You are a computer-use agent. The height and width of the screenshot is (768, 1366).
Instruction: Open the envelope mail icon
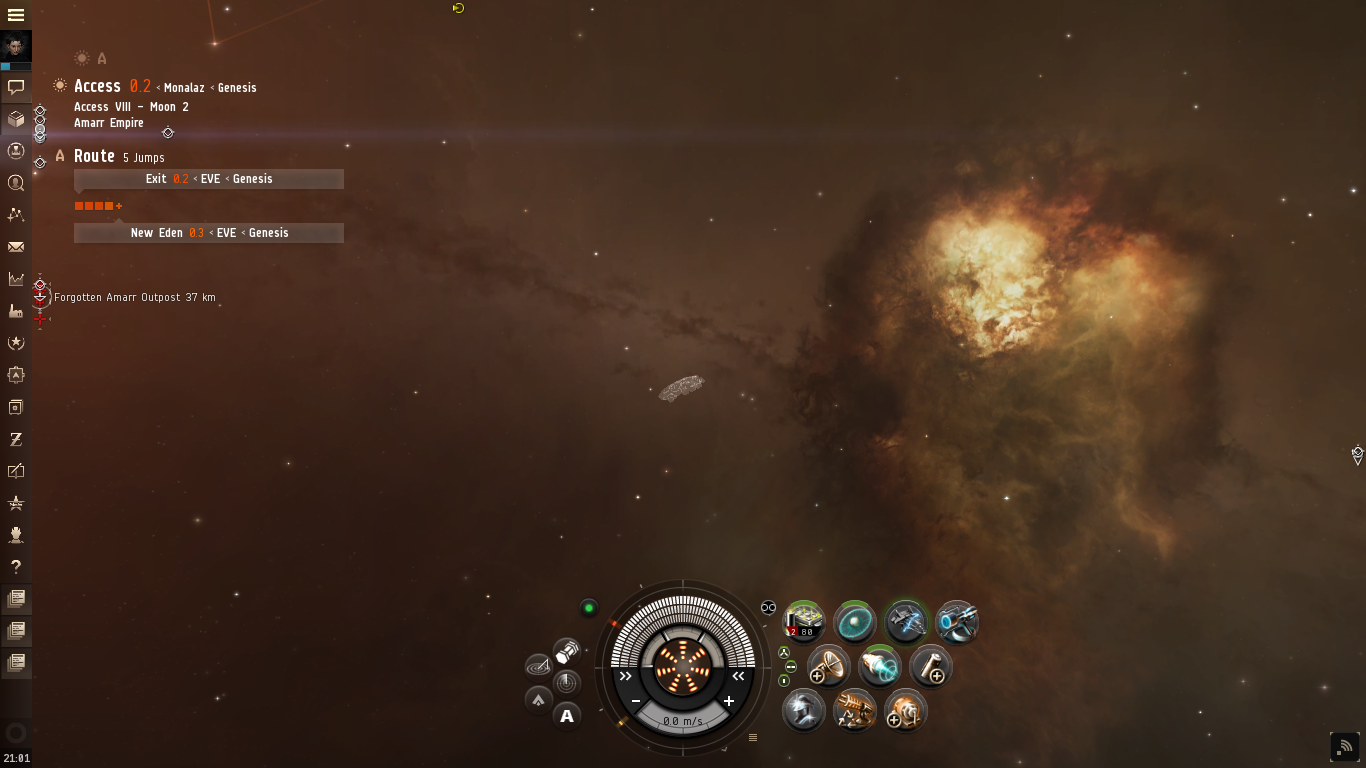tap(16, 247)
